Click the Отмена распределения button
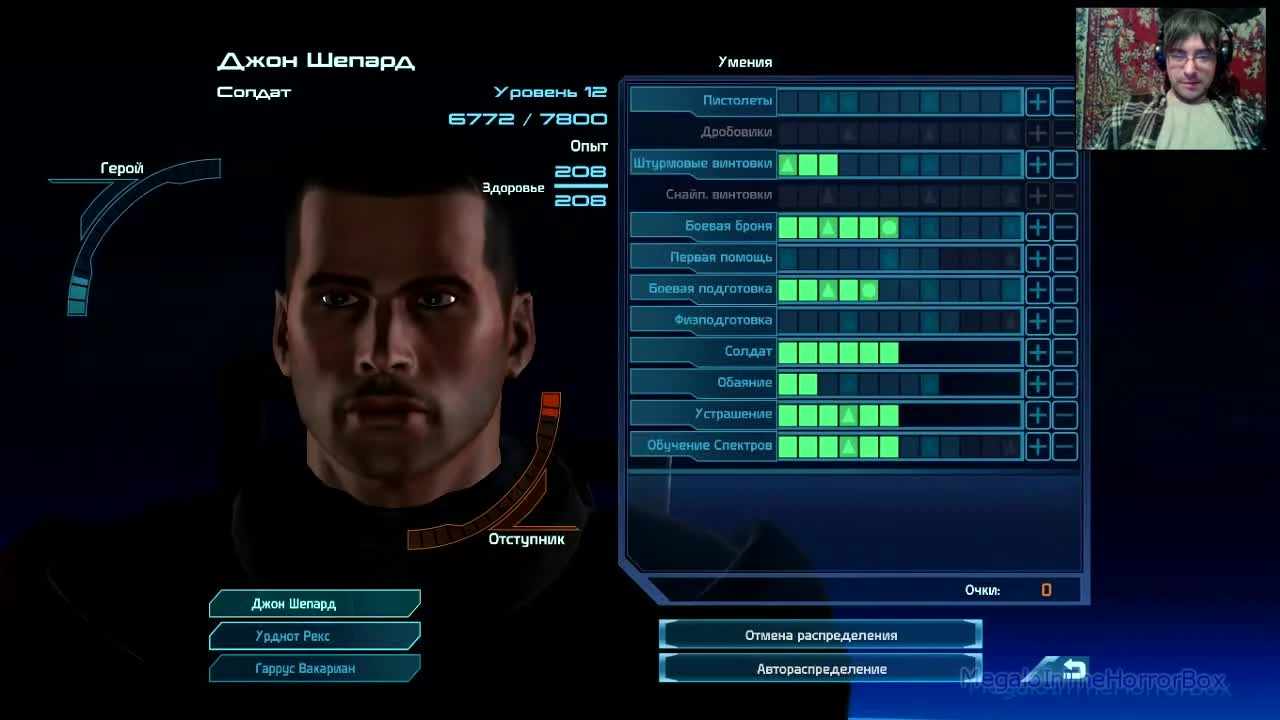The image size is (1280, 720). click(x=818, y=634)
